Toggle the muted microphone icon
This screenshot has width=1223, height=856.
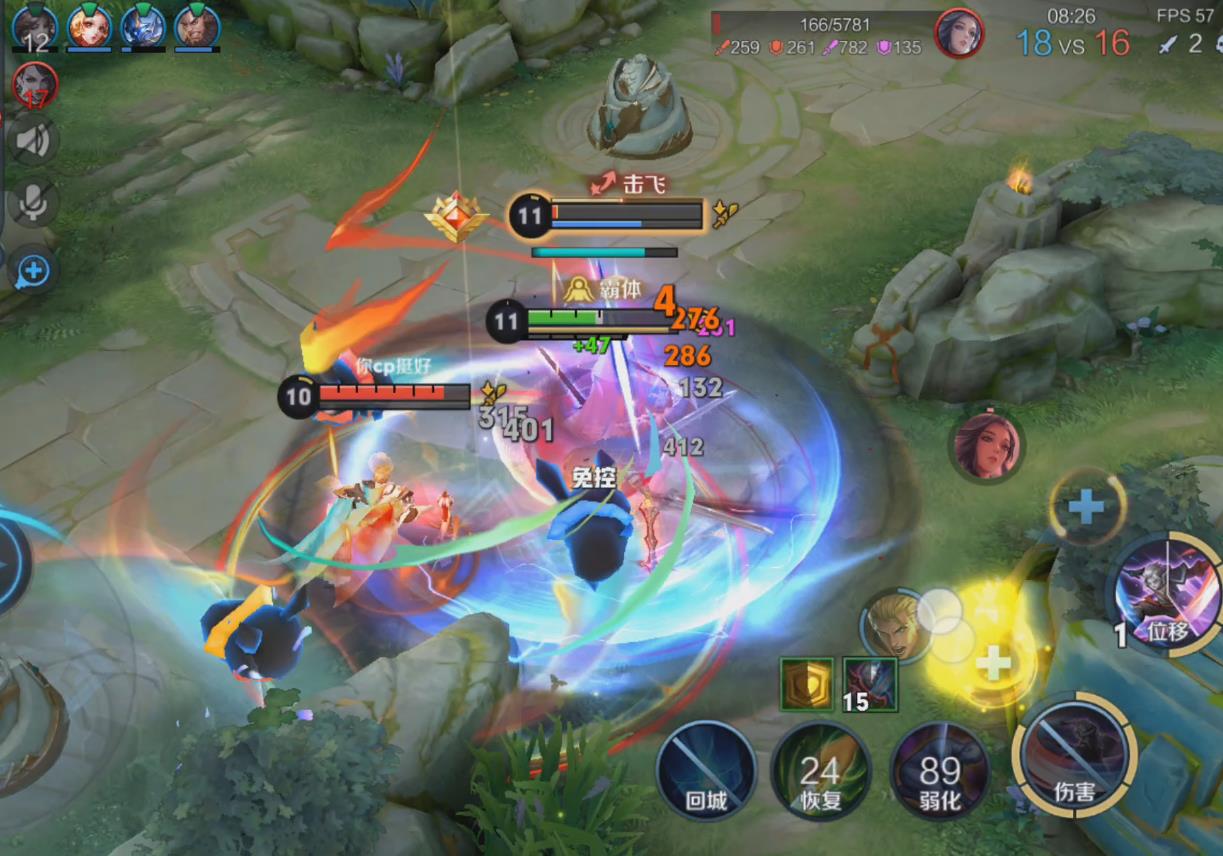pos(33,204)
